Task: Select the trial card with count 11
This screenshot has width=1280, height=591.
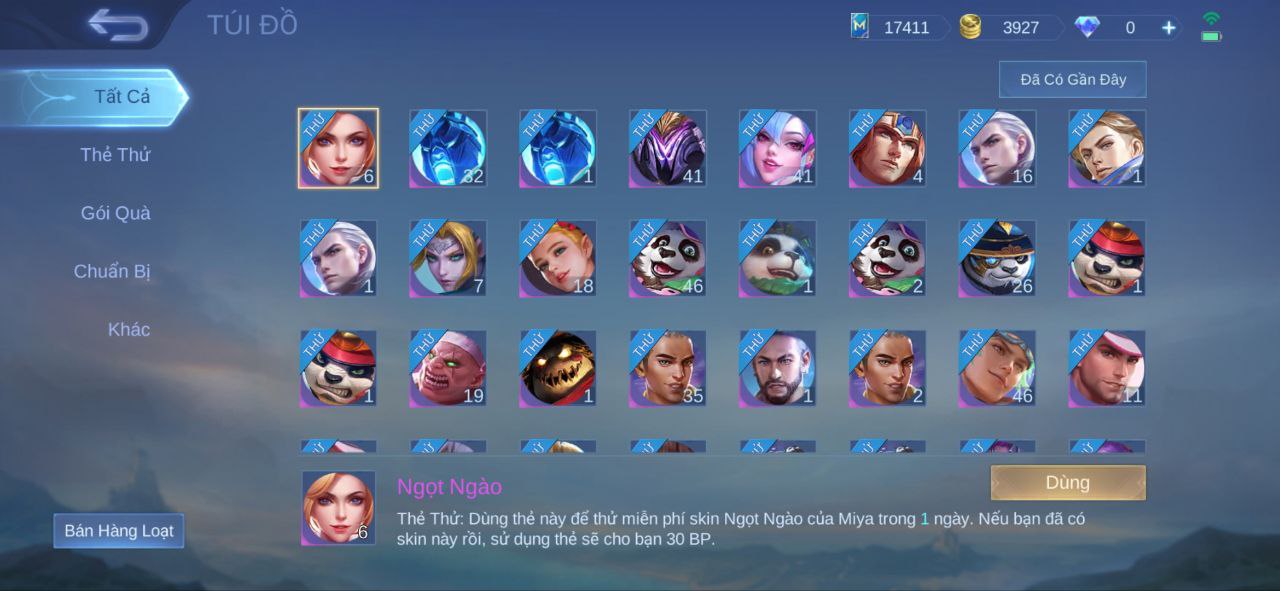Action: [x=1107, y=368]
